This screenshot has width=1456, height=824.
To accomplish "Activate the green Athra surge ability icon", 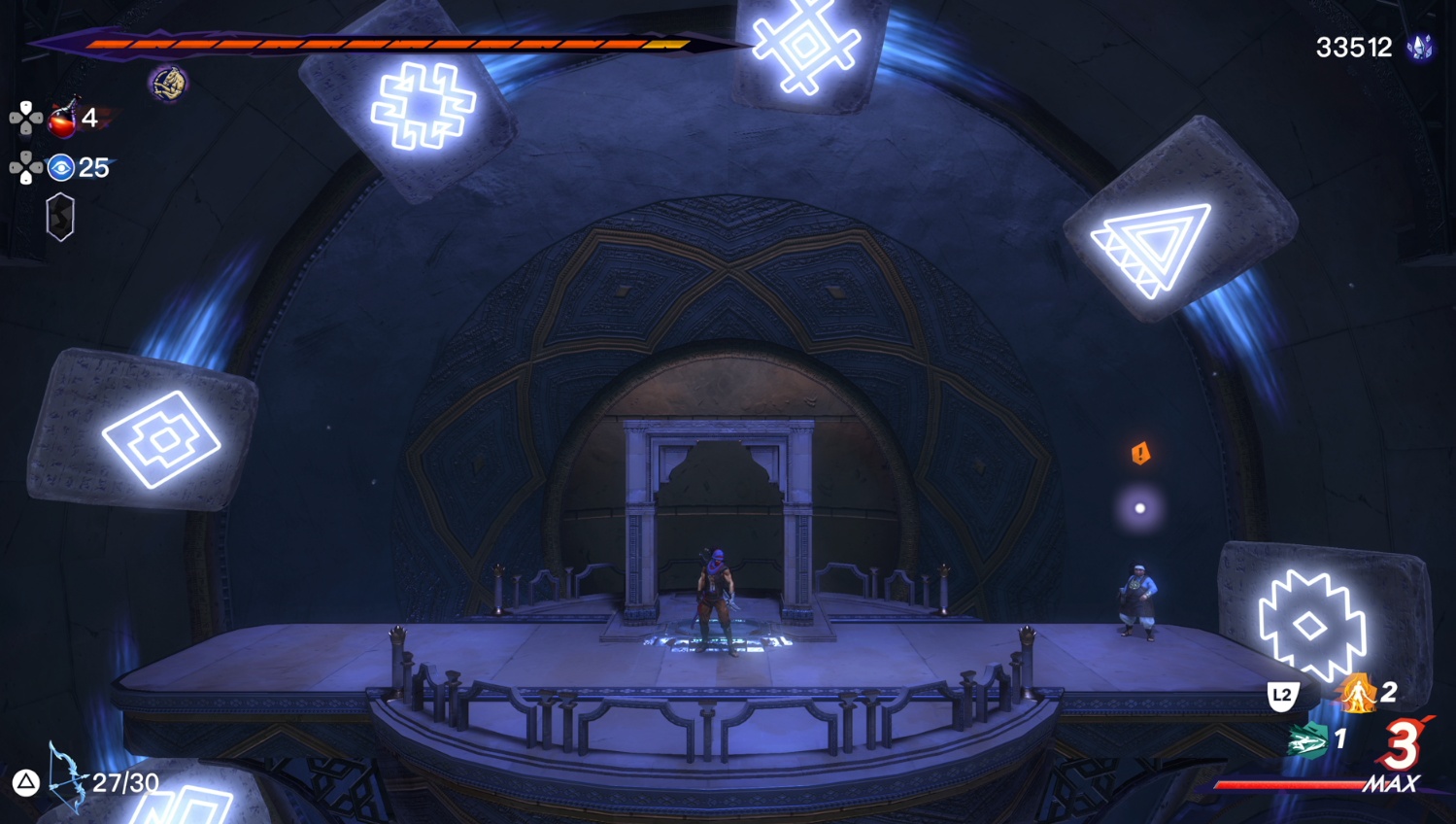I will pyautogui.click(x=1307, y=740).
